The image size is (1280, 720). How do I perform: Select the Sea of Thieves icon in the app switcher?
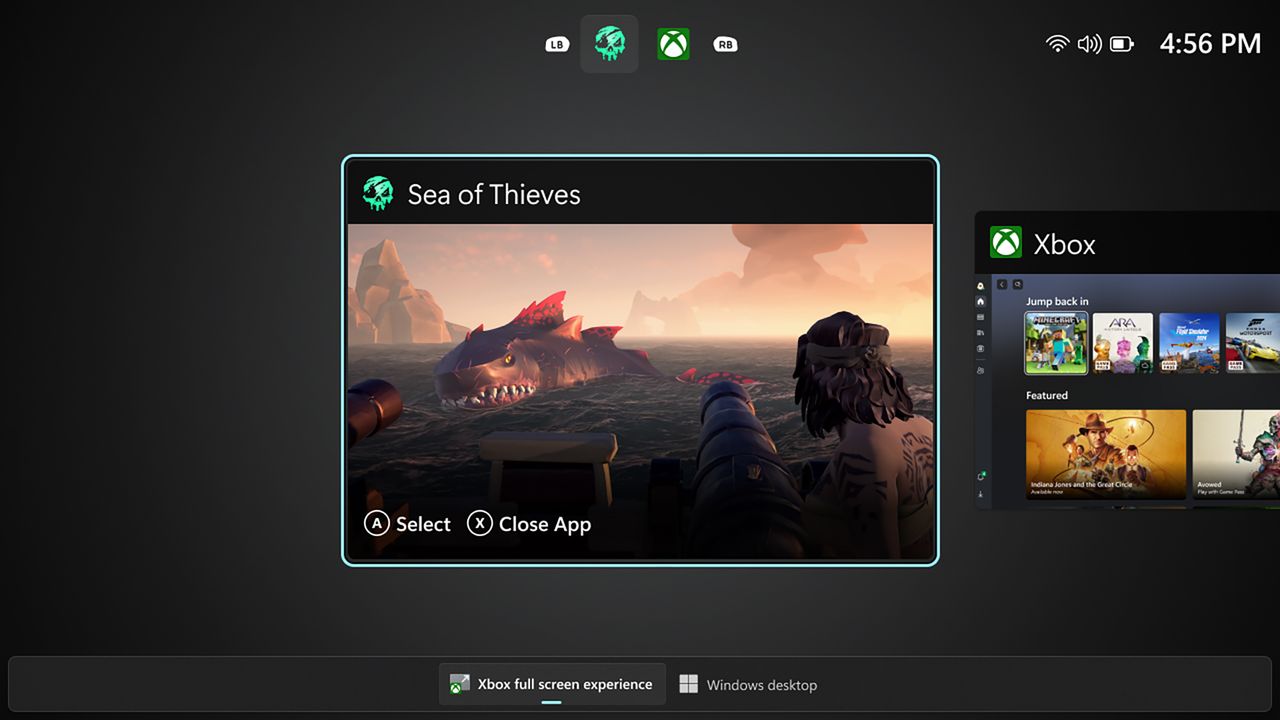[609, 43]
